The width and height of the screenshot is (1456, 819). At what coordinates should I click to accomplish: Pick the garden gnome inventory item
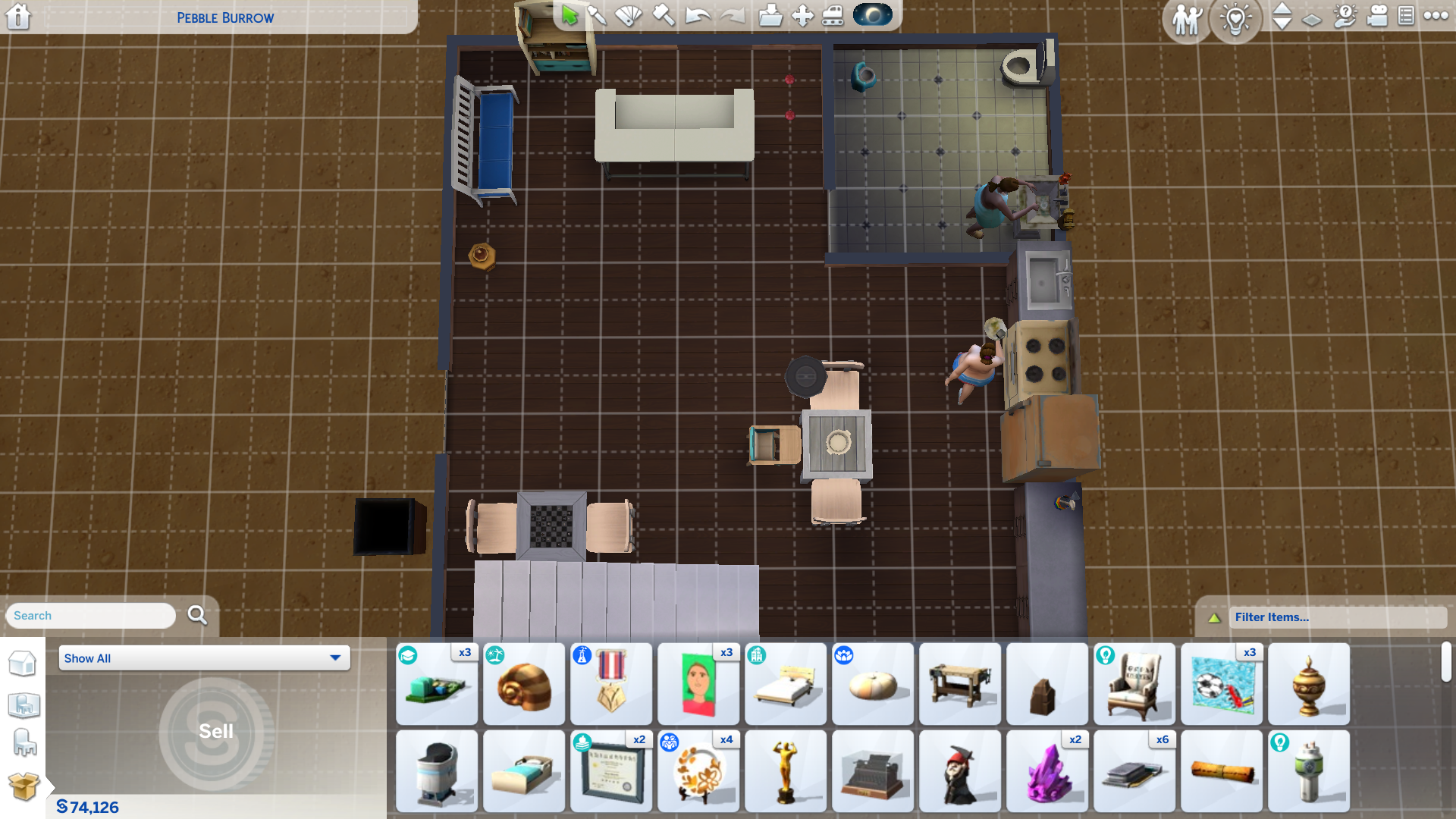(x=960, y=772)
